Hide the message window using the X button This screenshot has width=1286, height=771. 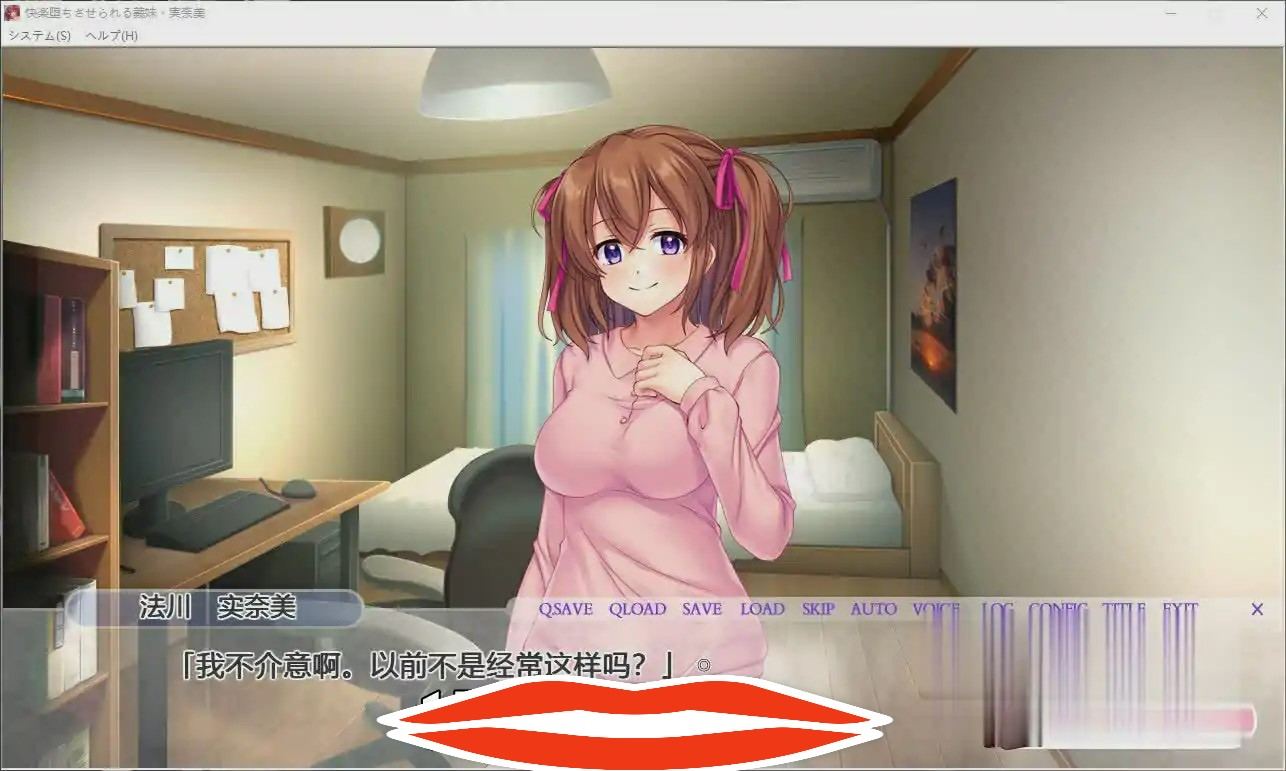[x=1256, y=609]
